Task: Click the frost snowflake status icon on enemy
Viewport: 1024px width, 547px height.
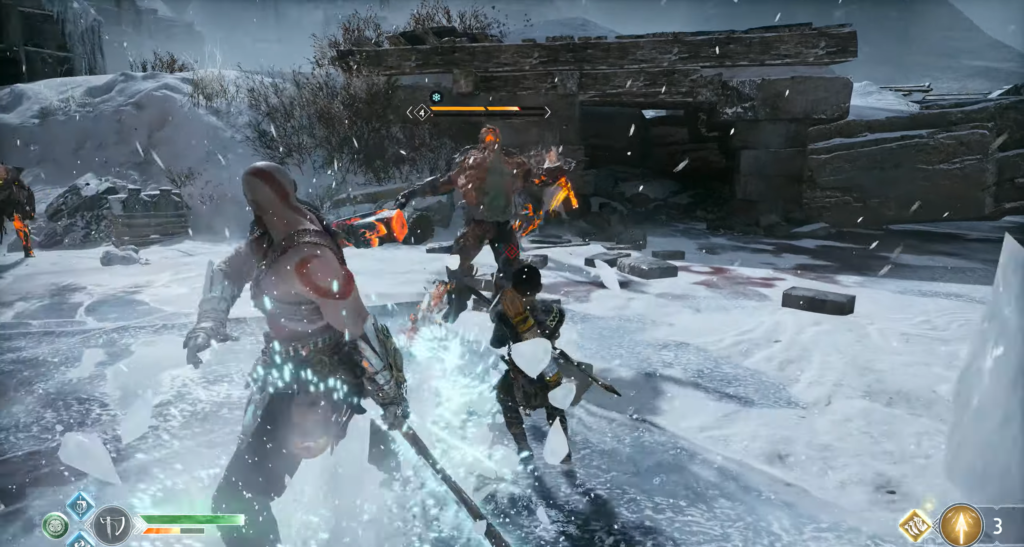Action: [436, 97]
